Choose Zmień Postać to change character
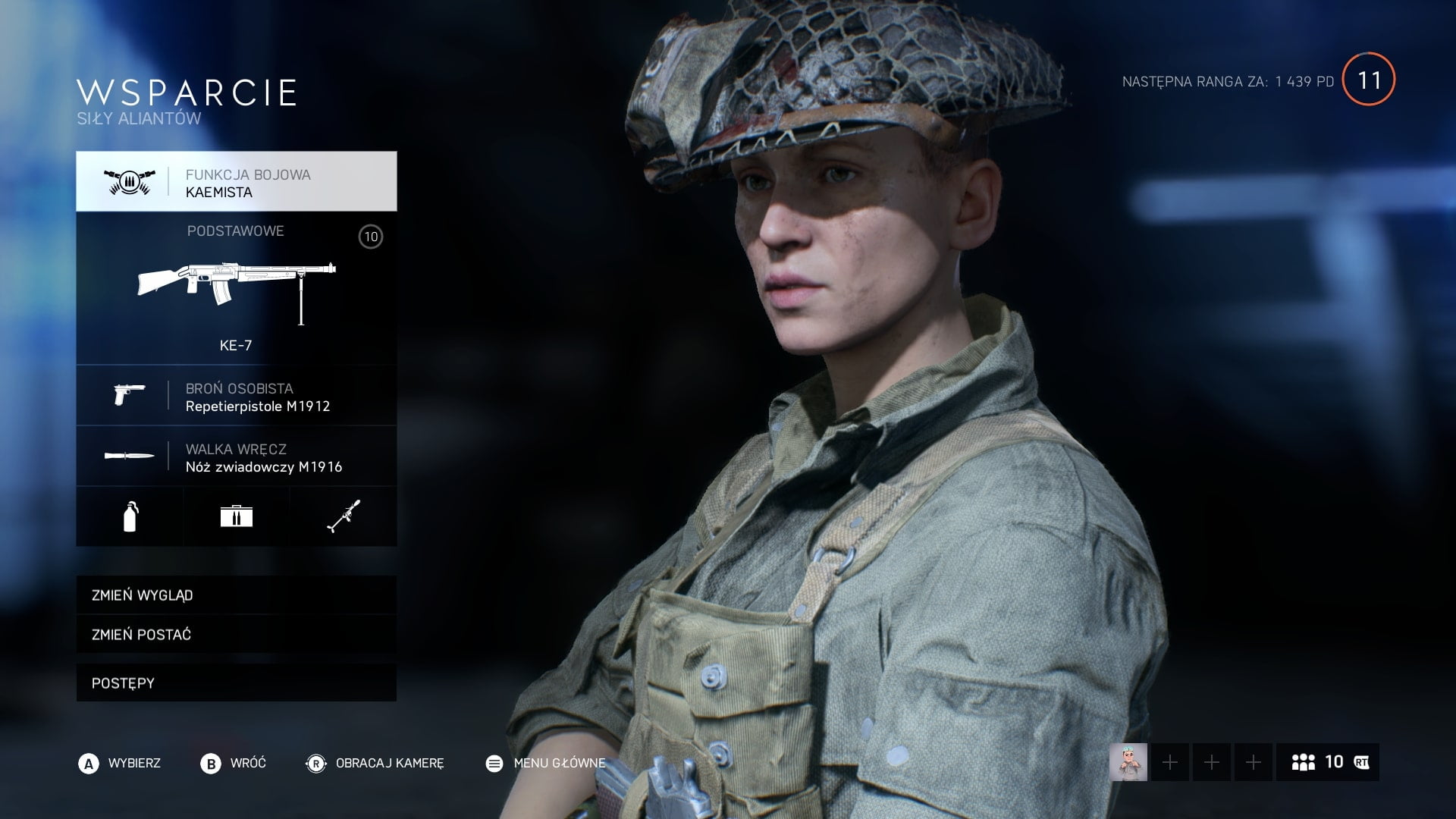The height and width of the screenshot is (819, 1456). point(236,634)
